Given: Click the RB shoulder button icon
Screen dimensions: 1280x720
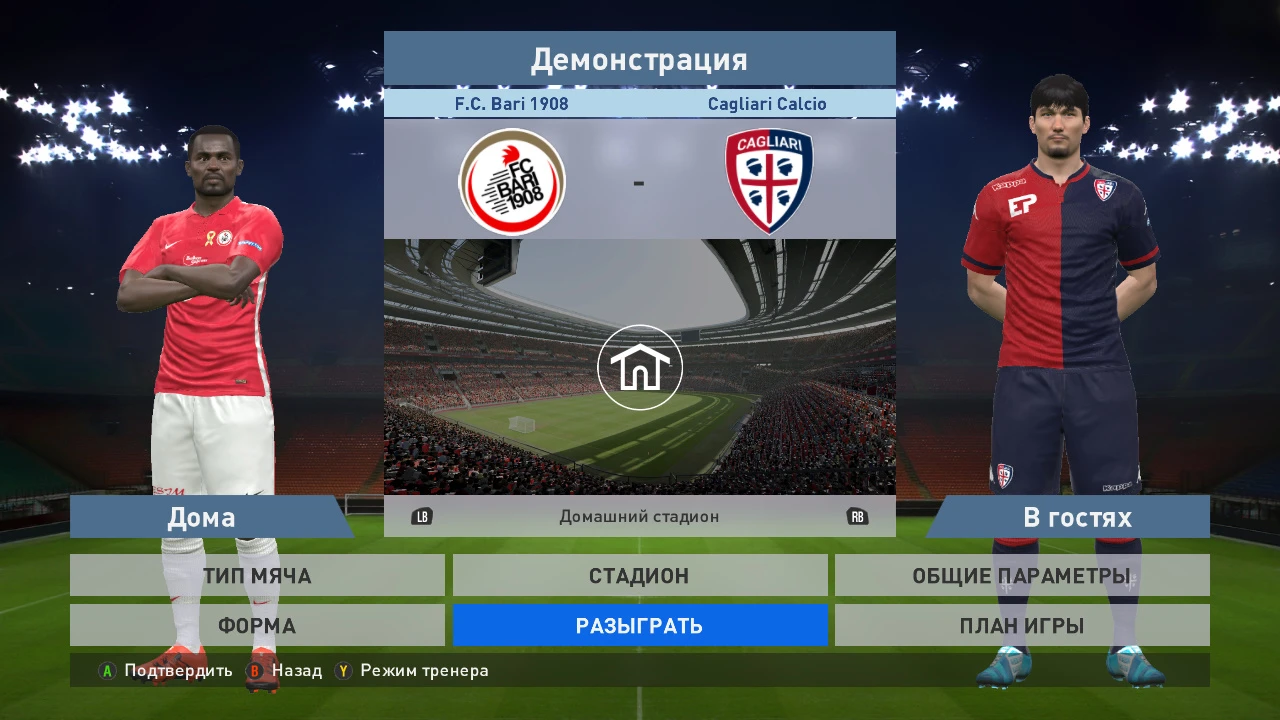Looking at the screenshot, I should point(857,517).
